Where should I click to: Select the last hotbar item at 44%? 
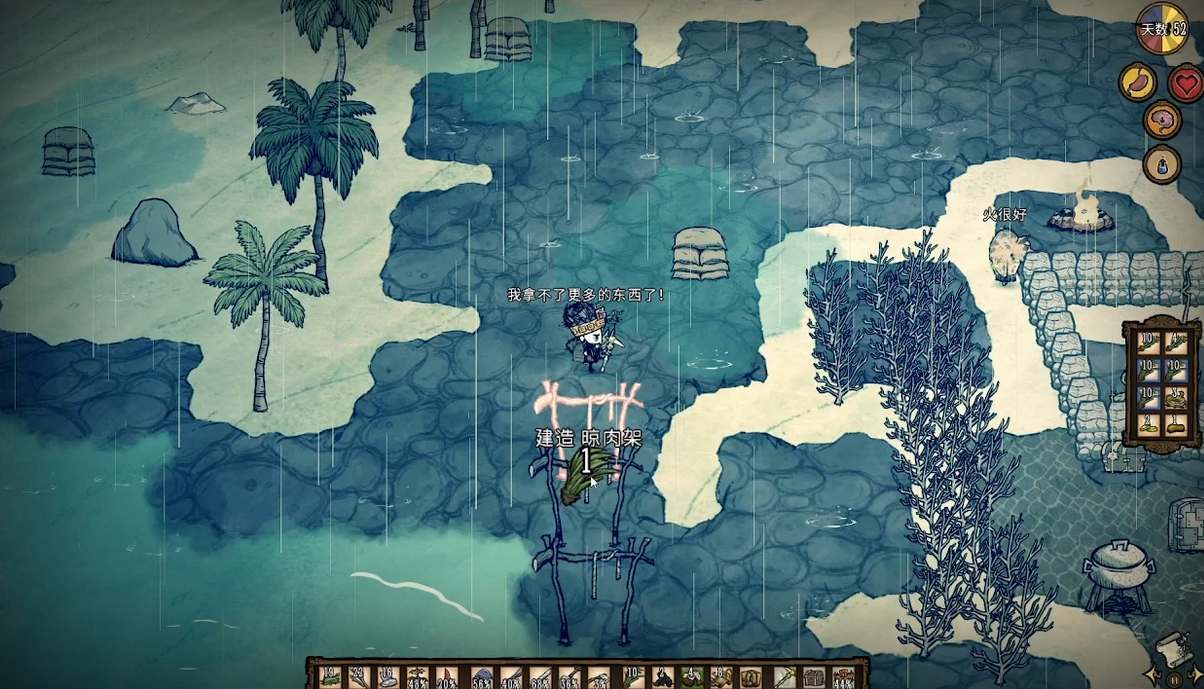[842, 677]
